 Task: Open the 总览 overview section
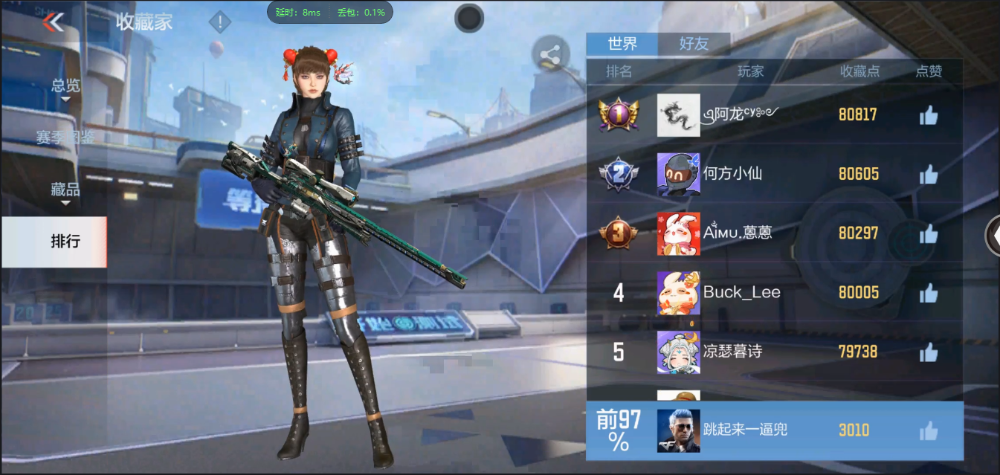click(66, 87)
